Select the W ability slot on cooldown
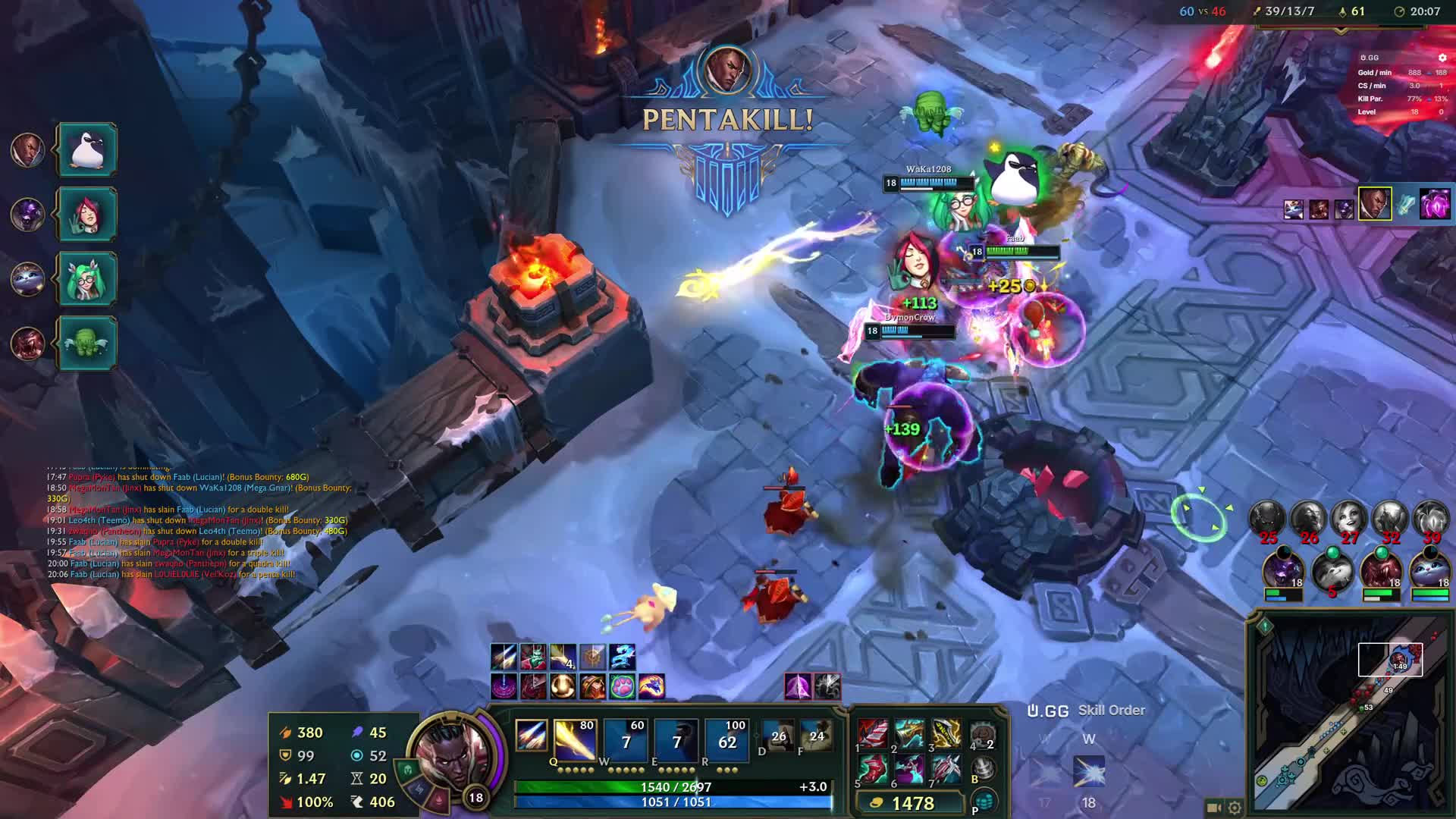 point(626,739)
